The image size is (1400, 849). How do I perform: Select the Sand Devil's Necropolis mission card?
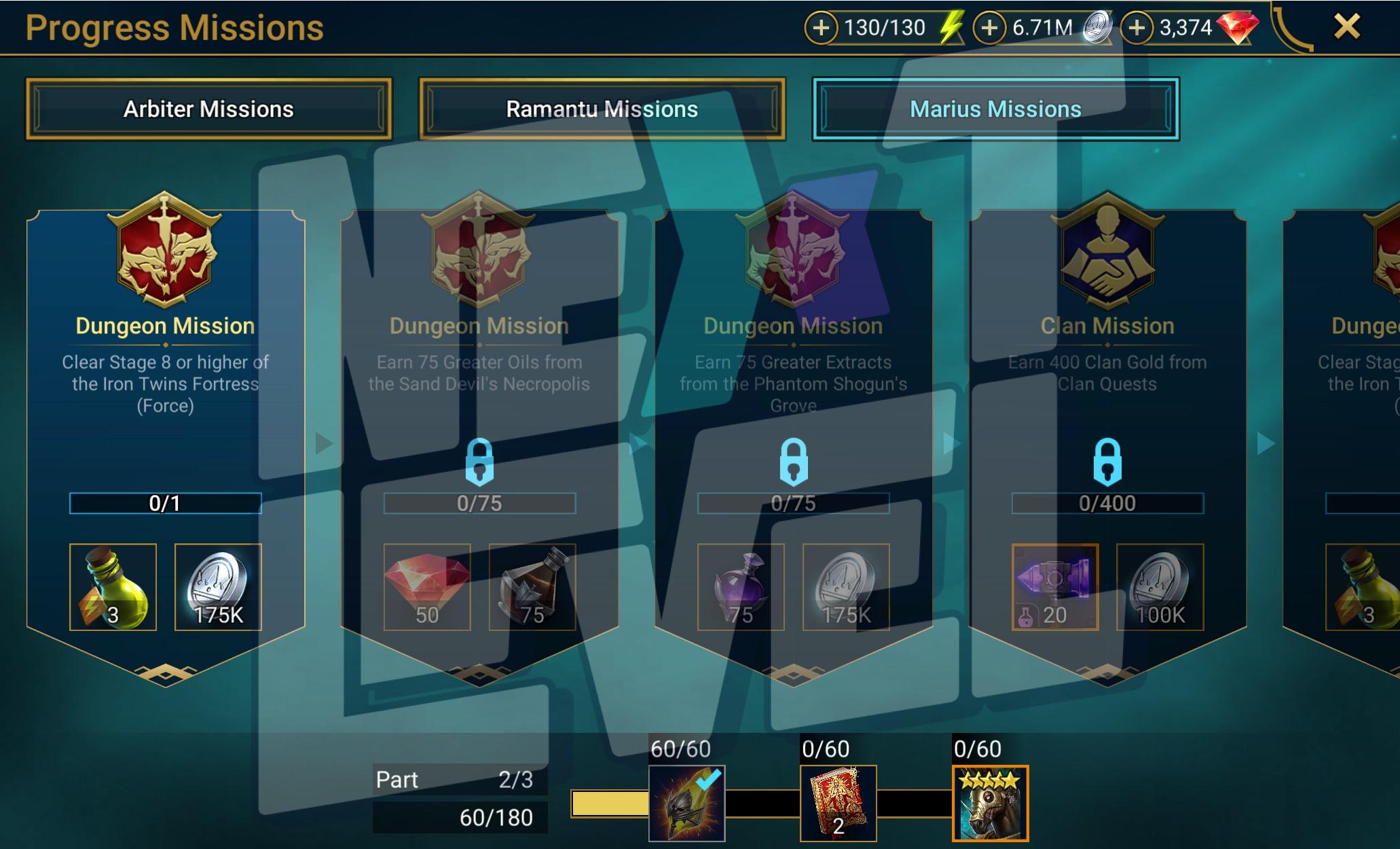coord(479,380)
